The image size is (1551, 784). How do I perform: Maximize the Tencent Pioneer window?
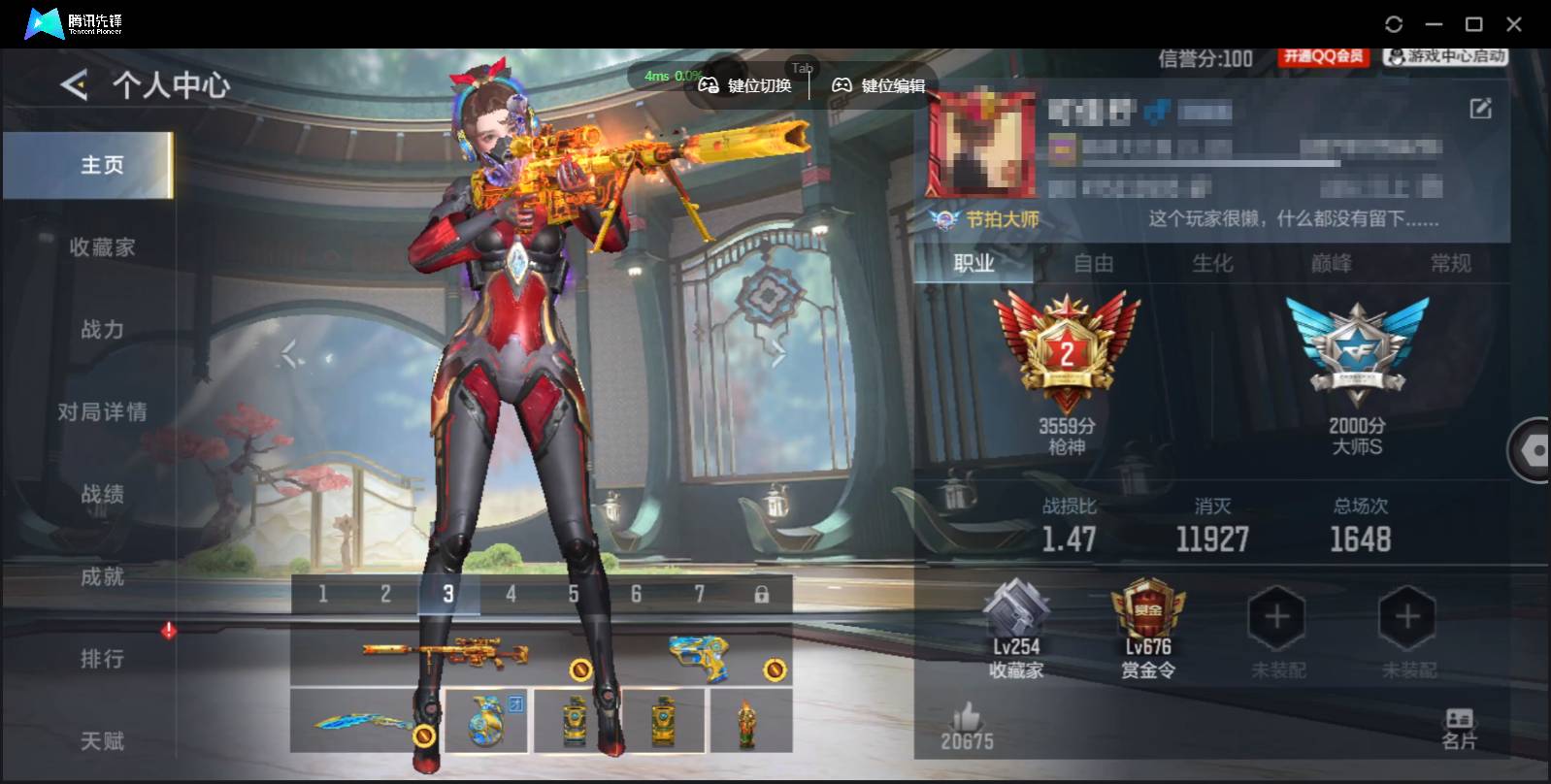1473,24
